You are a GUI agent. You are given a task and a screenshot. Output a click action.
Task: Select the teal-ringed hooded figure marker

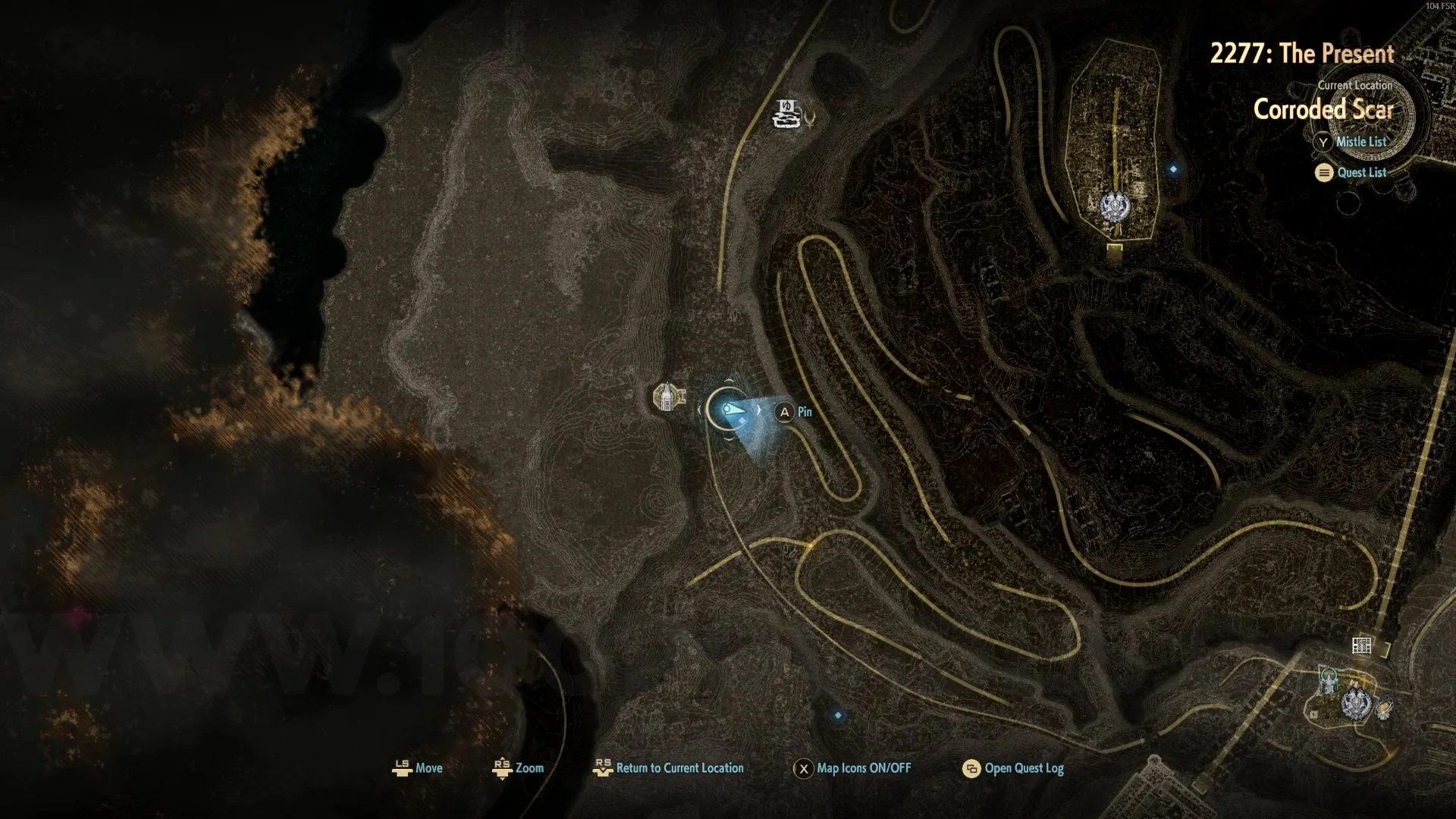[x=1329, y=679]
